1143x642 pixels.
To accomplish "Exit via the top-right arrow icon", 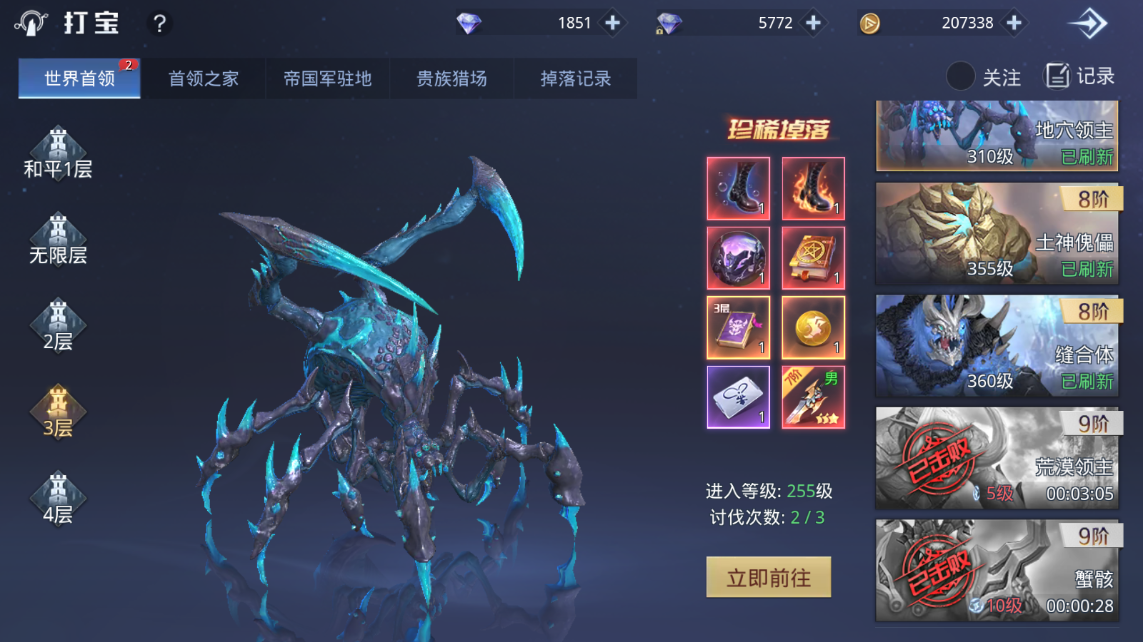I will point(1087,23).
